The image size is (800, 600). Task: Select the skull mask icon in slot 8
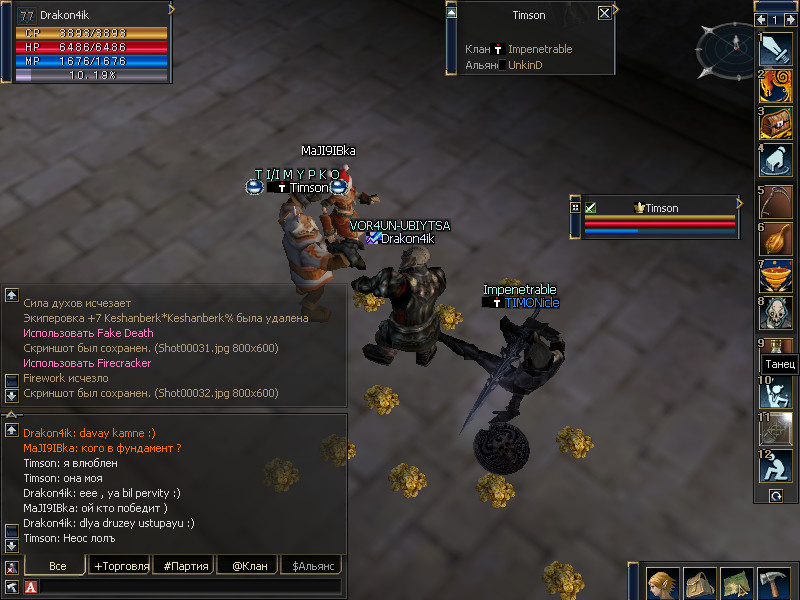click(776, 311)
